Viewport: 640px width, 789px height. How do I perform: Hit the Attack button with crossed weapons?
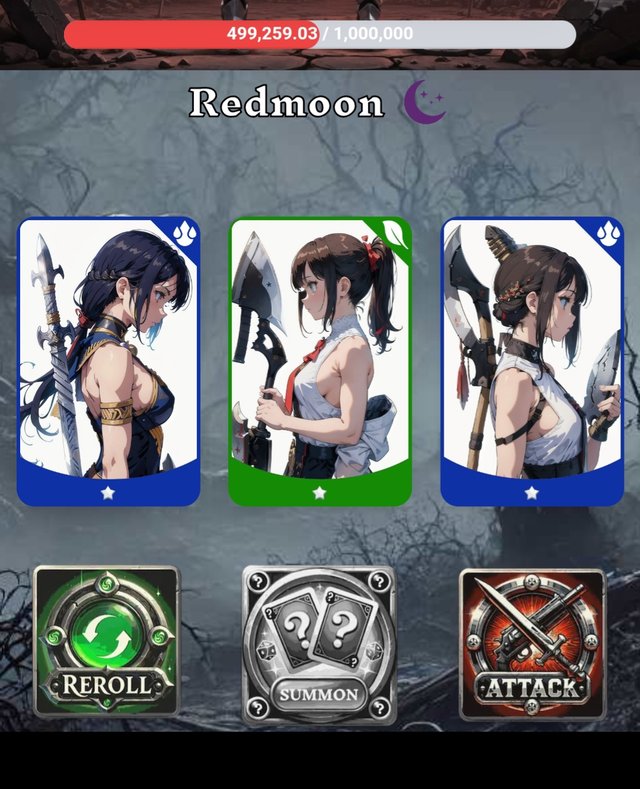pyautogui.click(x=532, y=643)
